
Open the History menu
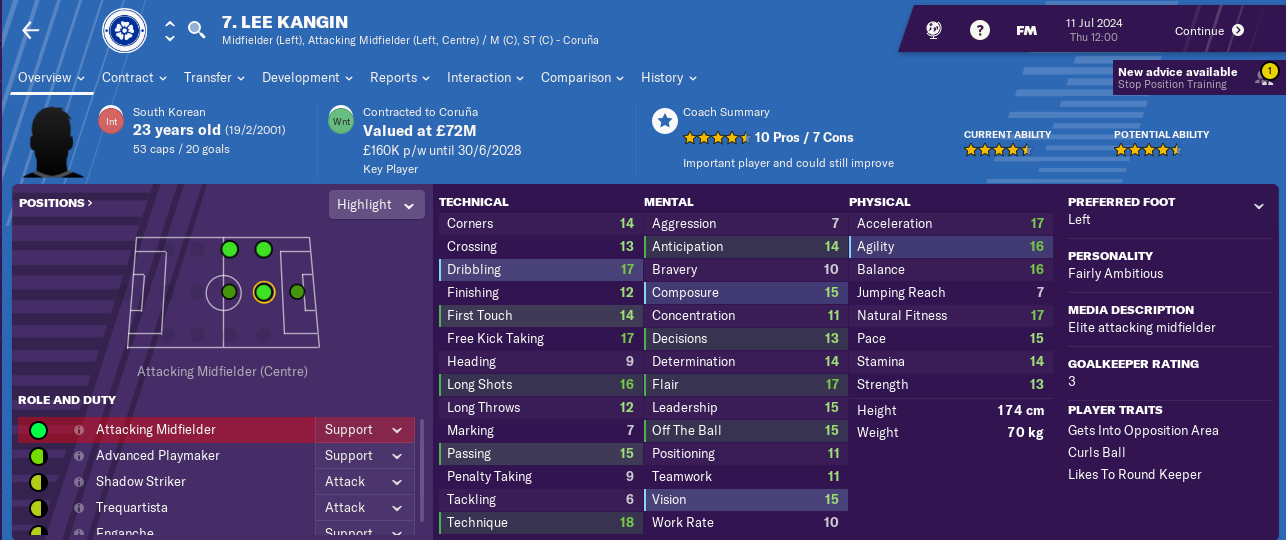(x=669, y=77)
